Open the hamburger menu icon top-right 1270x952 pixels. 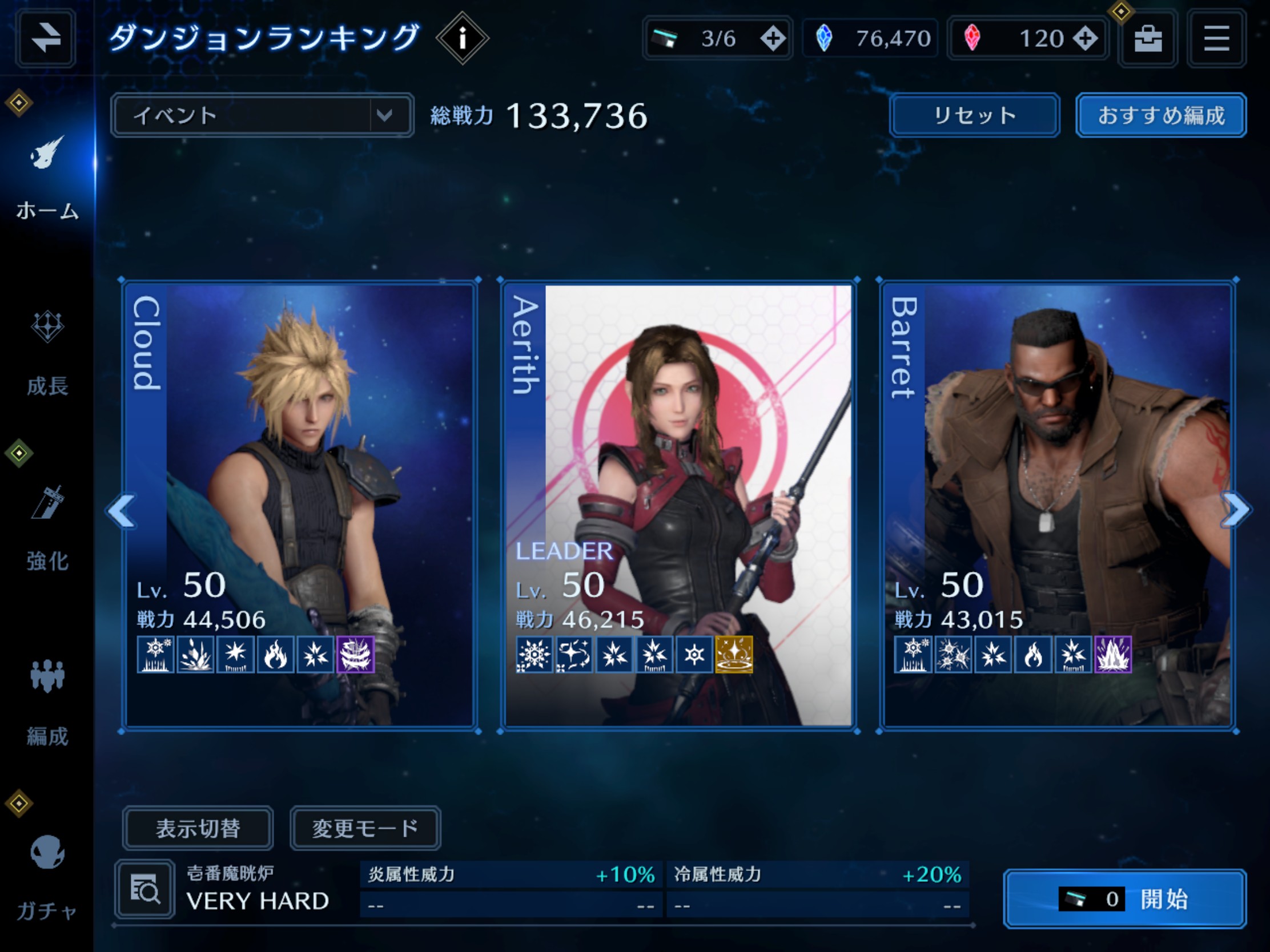coord(1217,38)
